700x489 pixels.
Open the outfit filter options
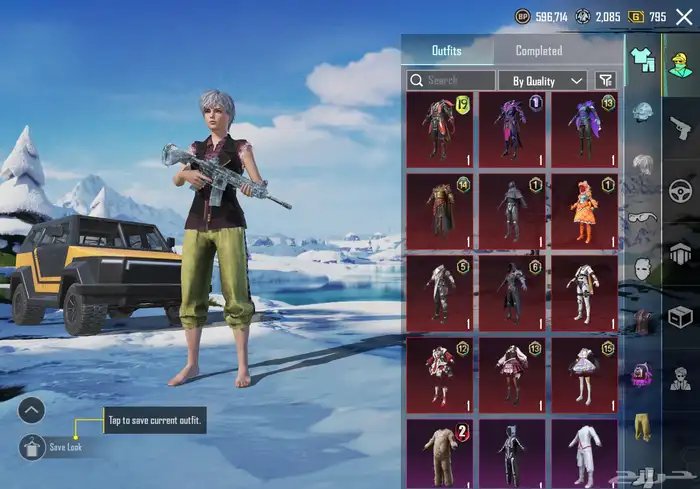point(605,80)
